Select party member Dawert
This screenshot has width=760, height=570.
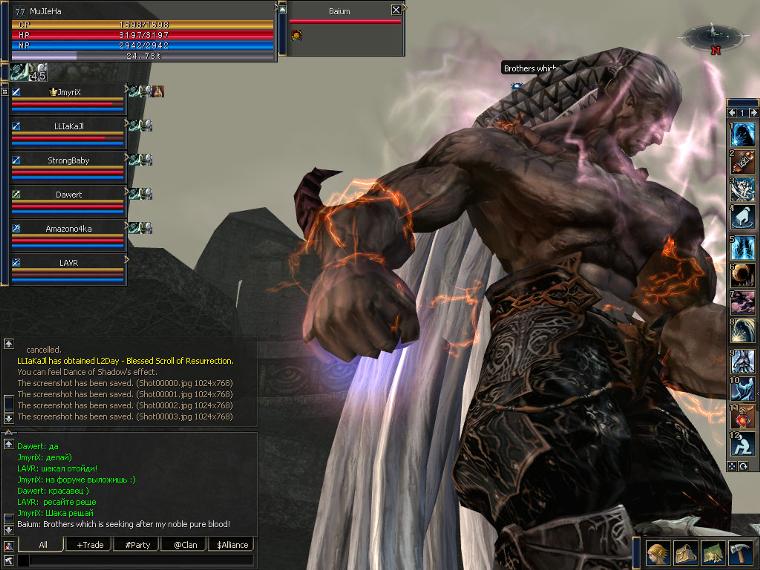point(68,195)
